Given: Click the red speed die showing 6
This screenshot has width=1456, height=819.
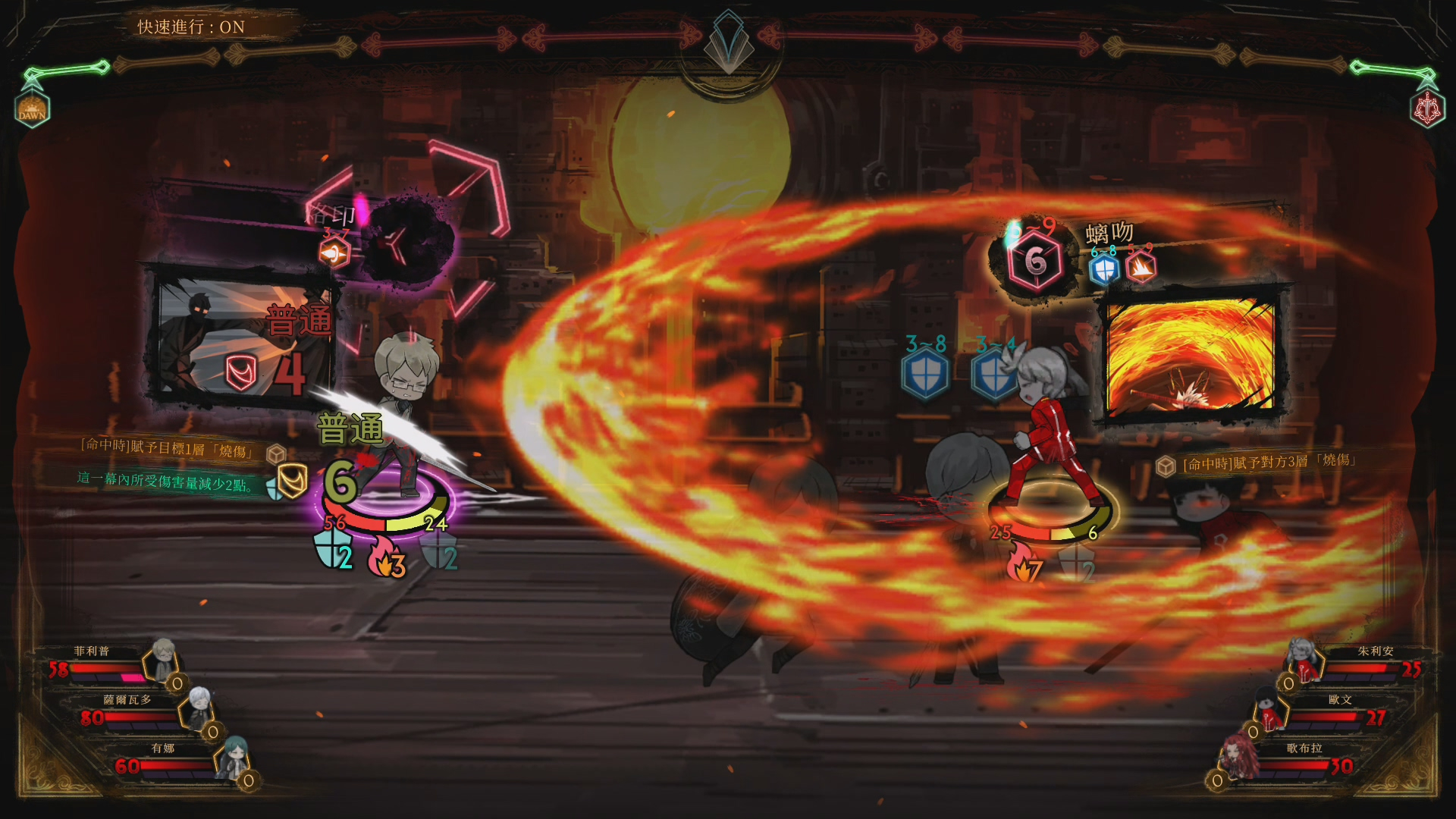Looking at the screenshot, I should tap(1035, 262).
